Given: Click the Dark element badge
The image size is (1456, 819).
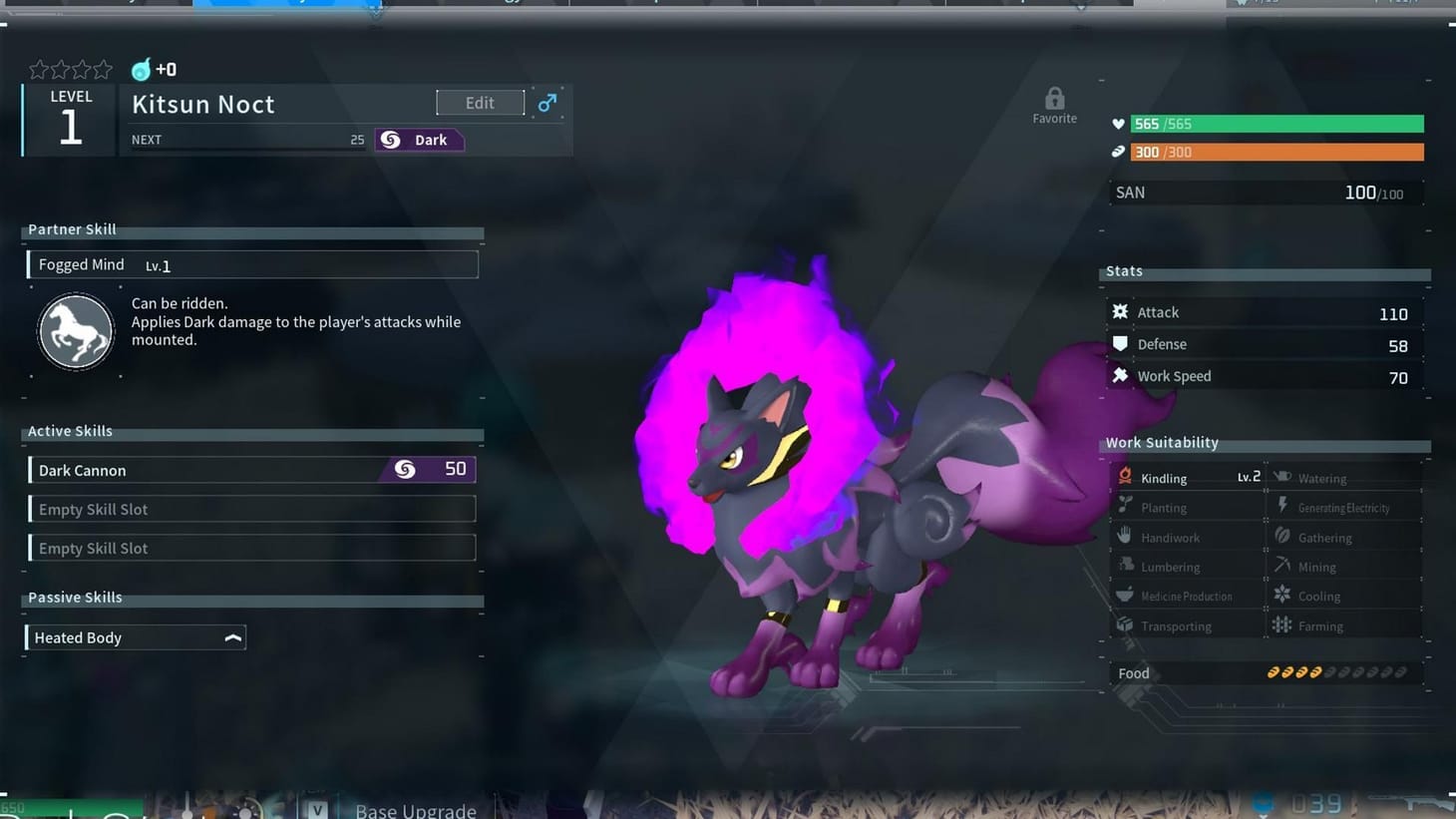Looking at the screenshot, I should (419, 140).
